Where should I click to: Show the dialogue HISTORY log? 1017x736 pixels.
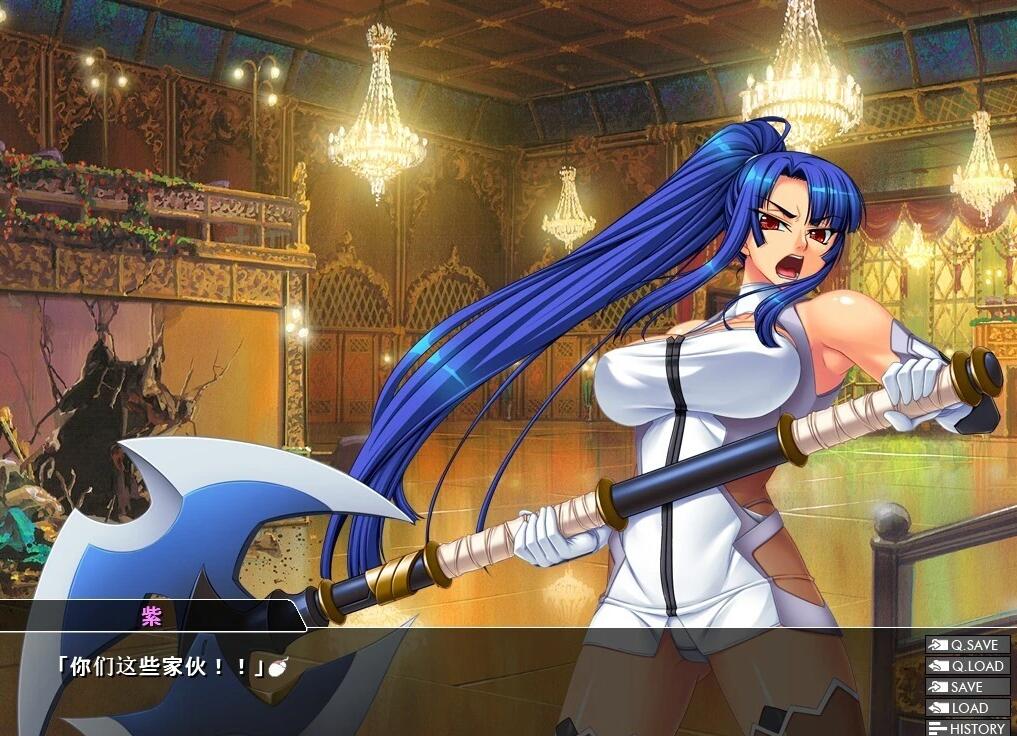(x=966, y=728)
